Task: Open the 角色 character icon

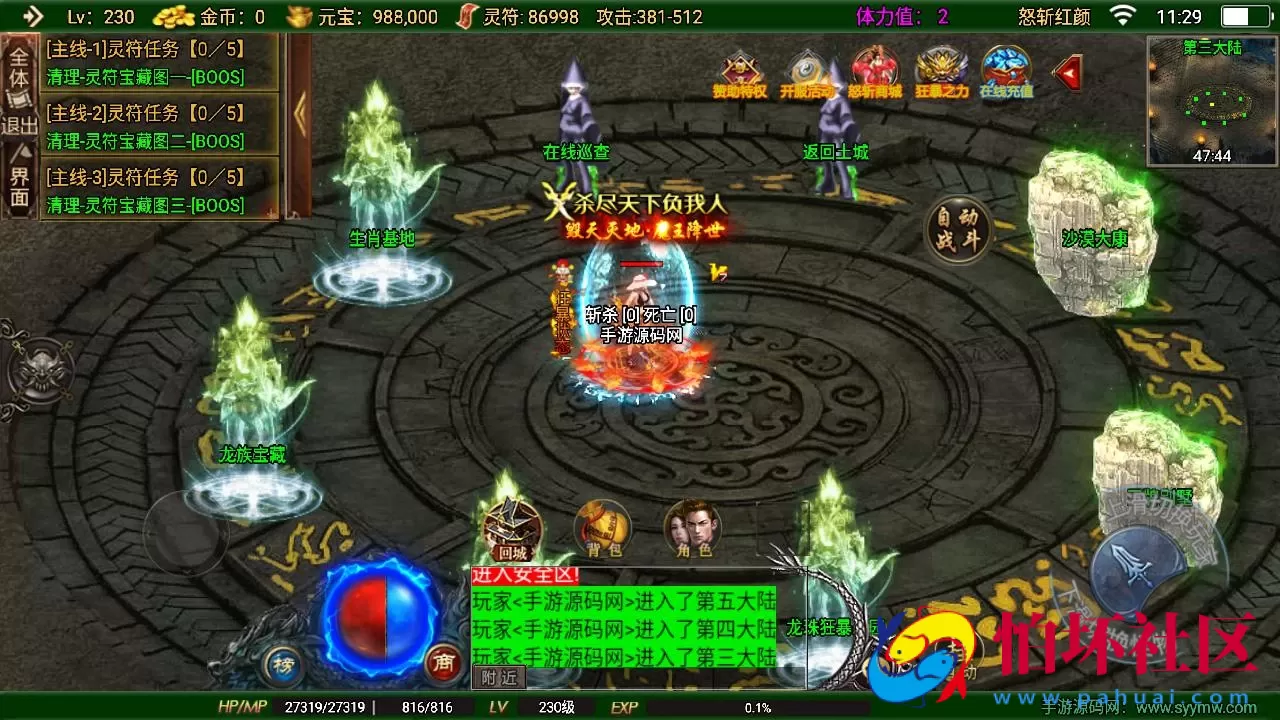Action: coord(692,522)
